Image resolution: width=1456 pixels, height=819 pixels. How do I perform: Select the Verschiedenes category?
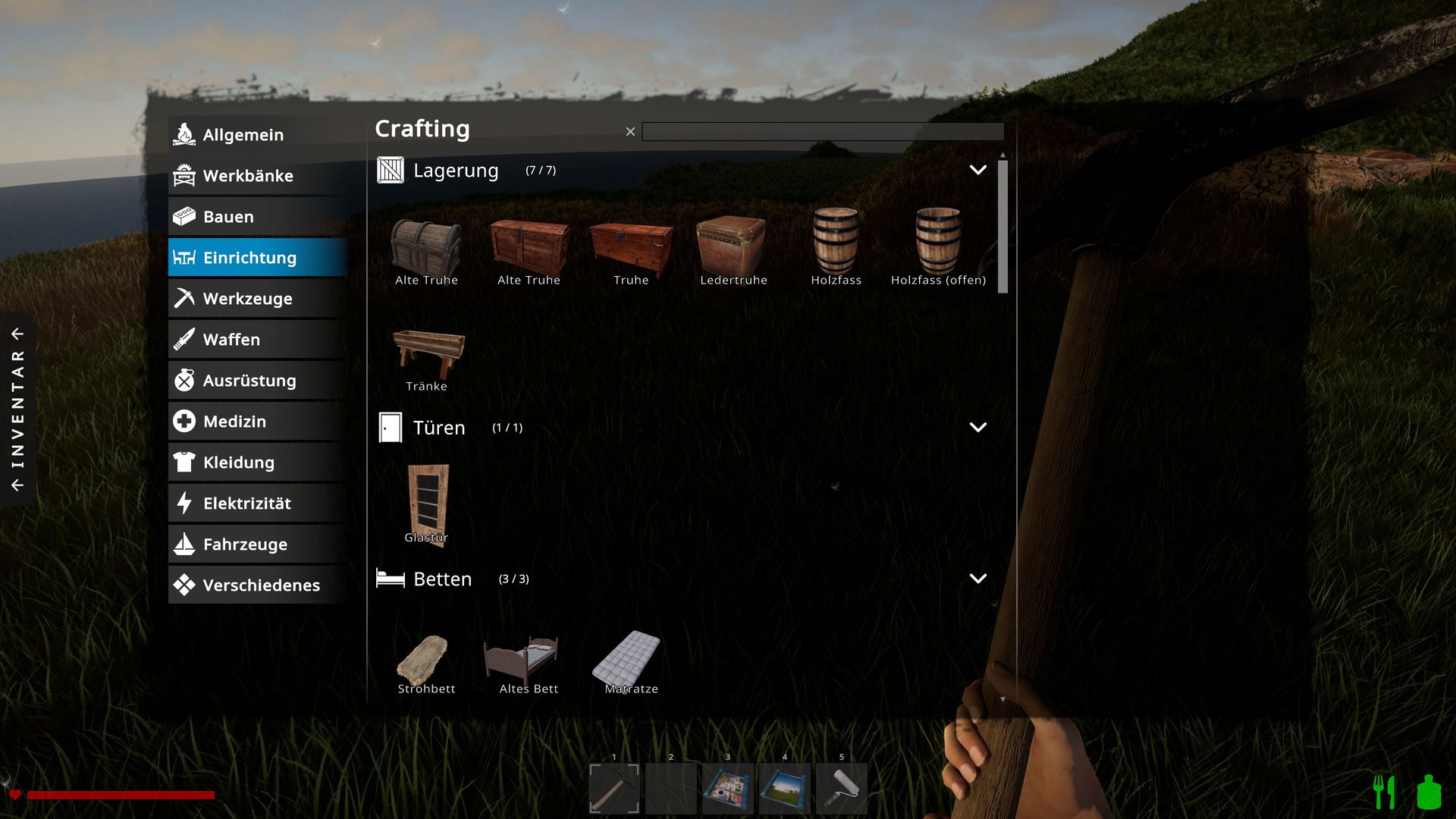257,585
